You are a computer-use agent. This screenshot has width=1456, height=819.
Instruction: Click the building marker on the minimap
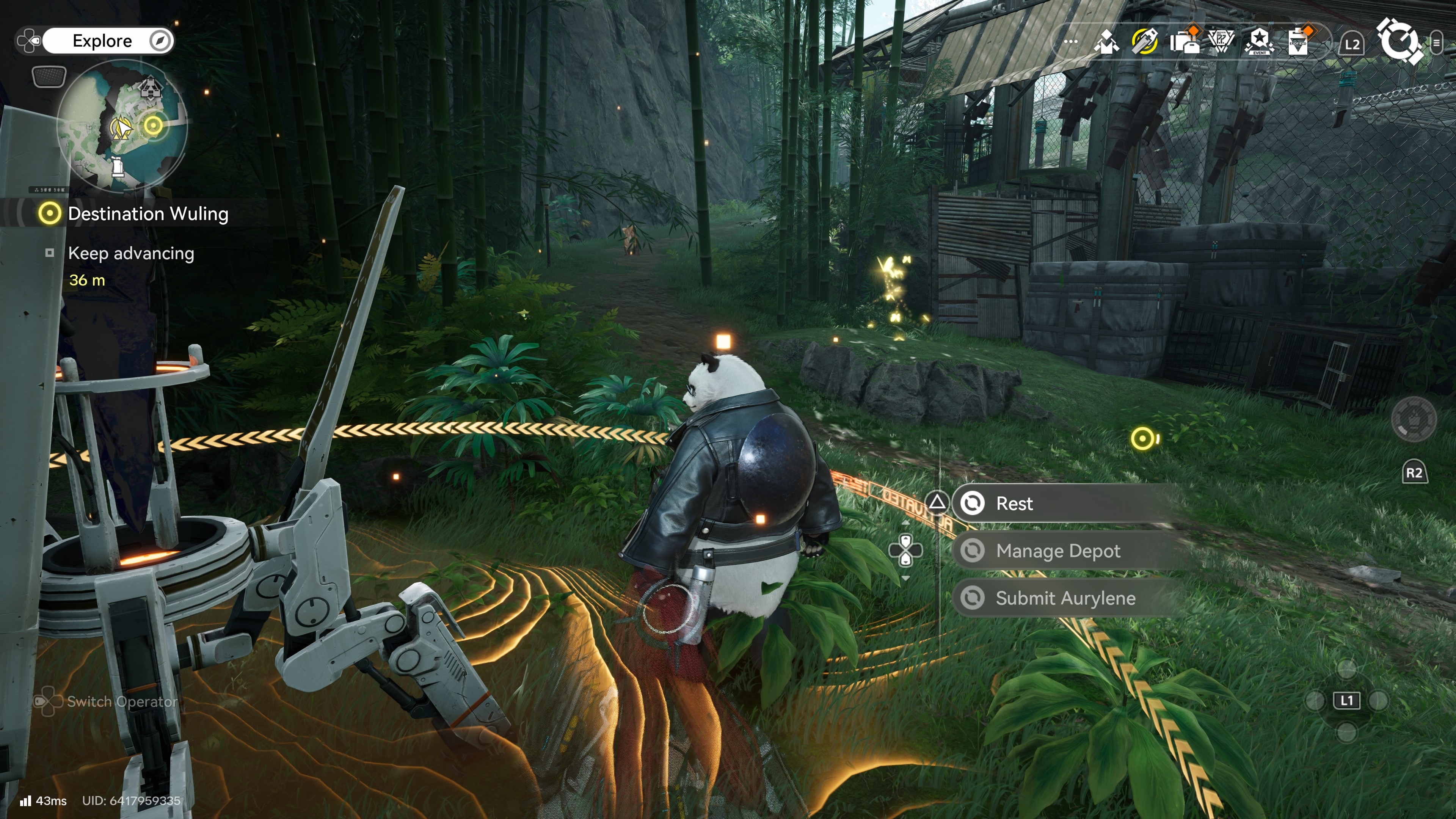click(150, 87)
